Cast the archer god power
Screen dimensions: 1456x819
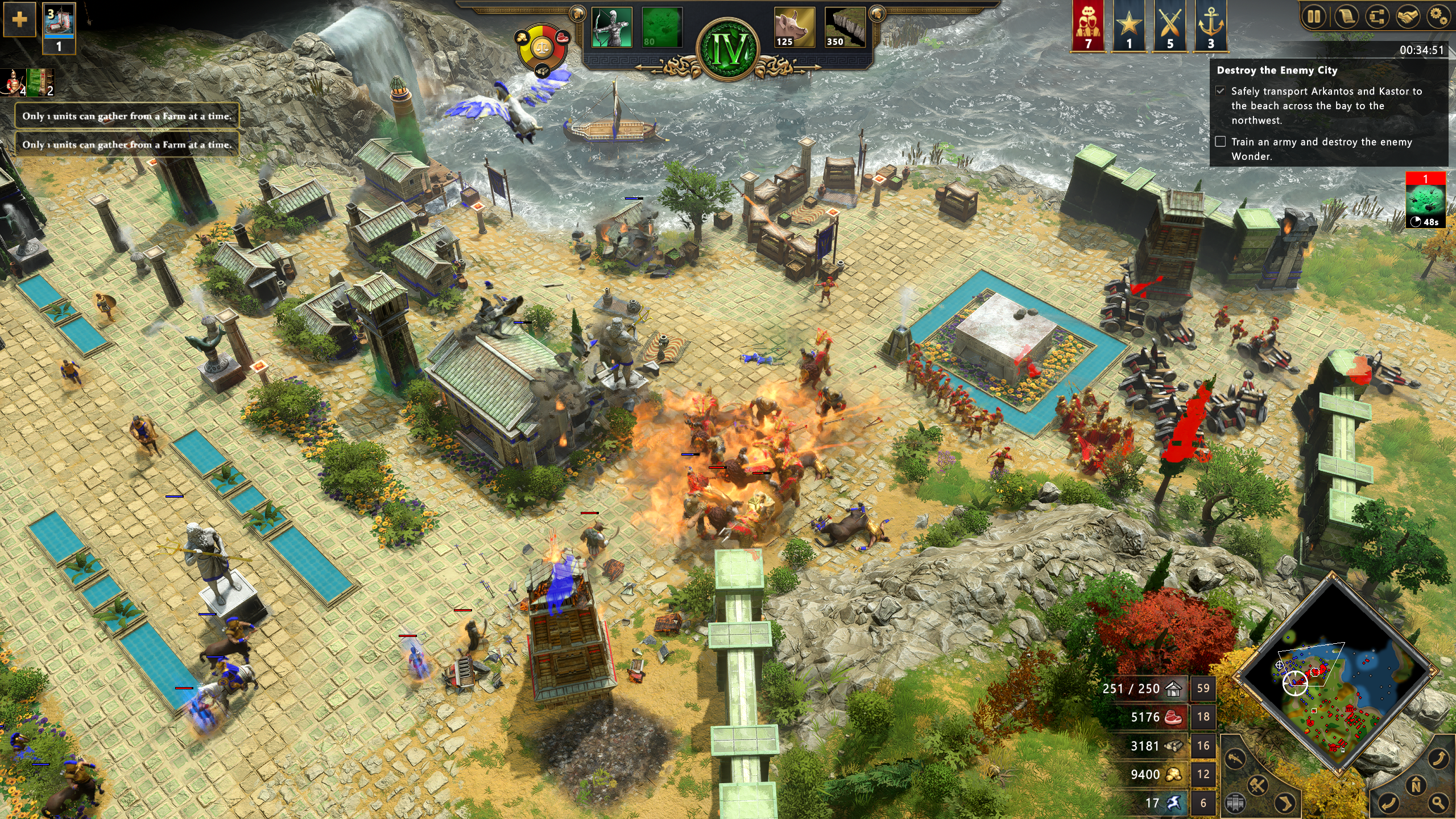[611, 27]
